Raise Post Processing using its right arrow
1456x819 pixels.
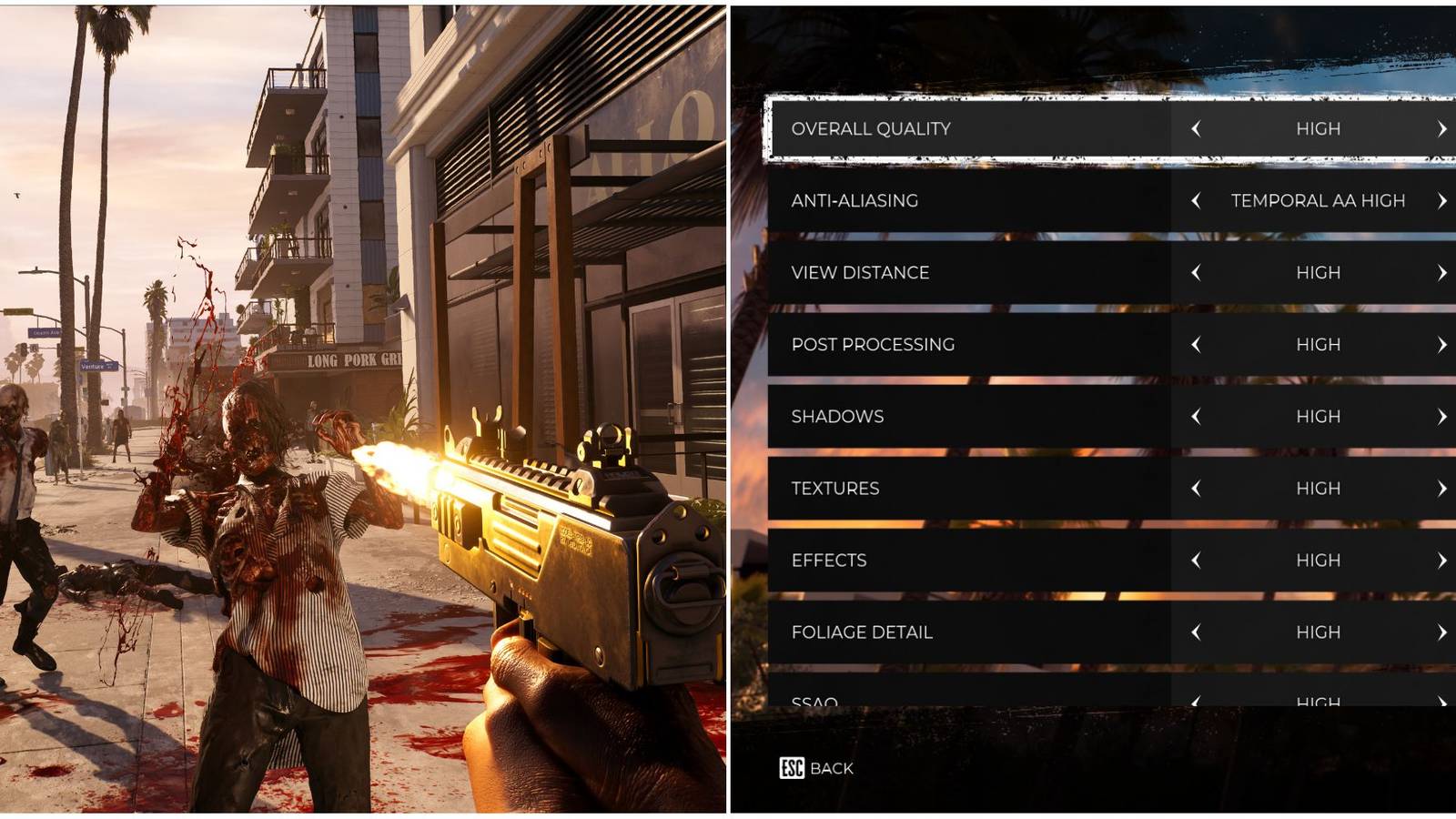tap(1441, 344)
